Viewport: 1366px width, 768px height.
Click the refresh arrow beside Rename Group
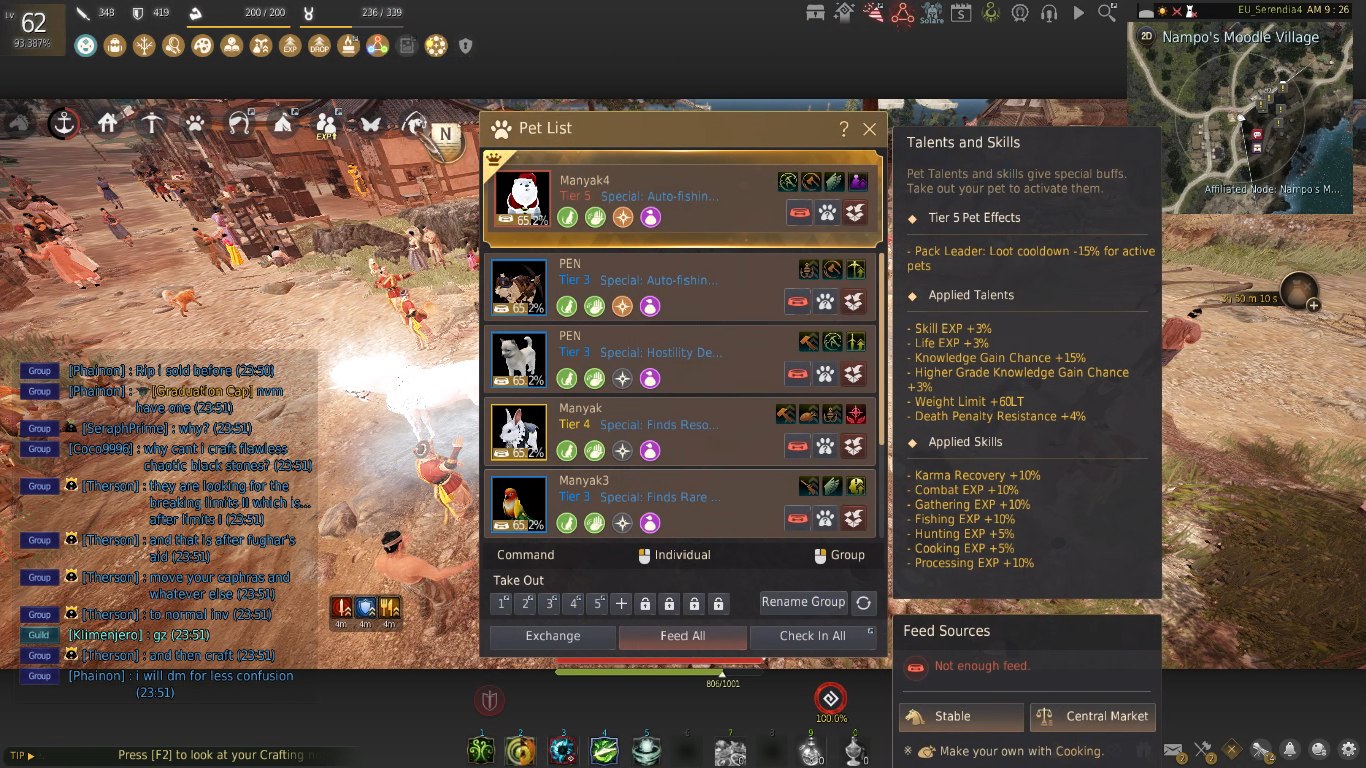tap(863, 603)
